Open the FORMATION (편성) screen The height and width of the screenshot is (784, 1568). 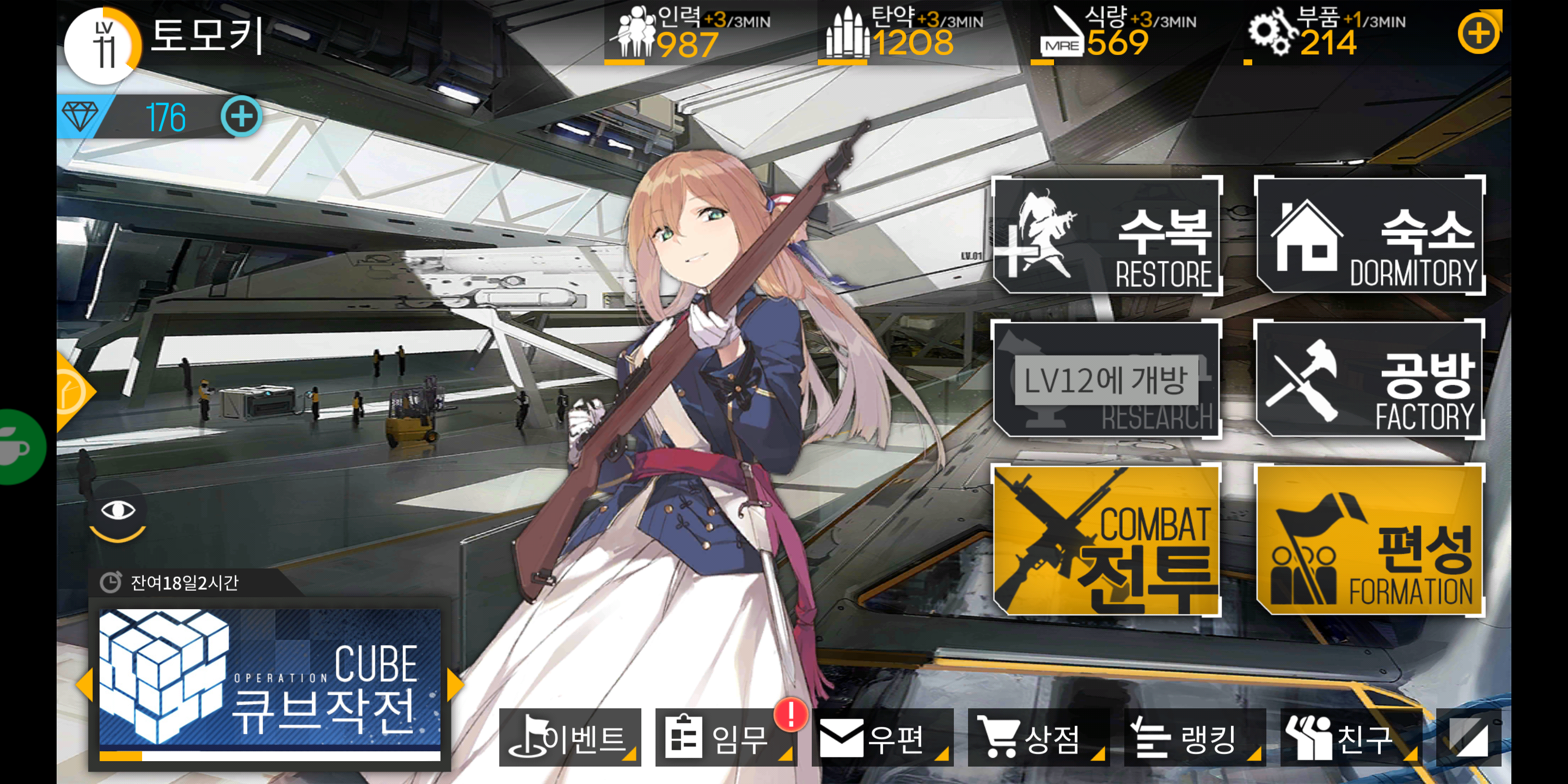tap(1370, 541)
